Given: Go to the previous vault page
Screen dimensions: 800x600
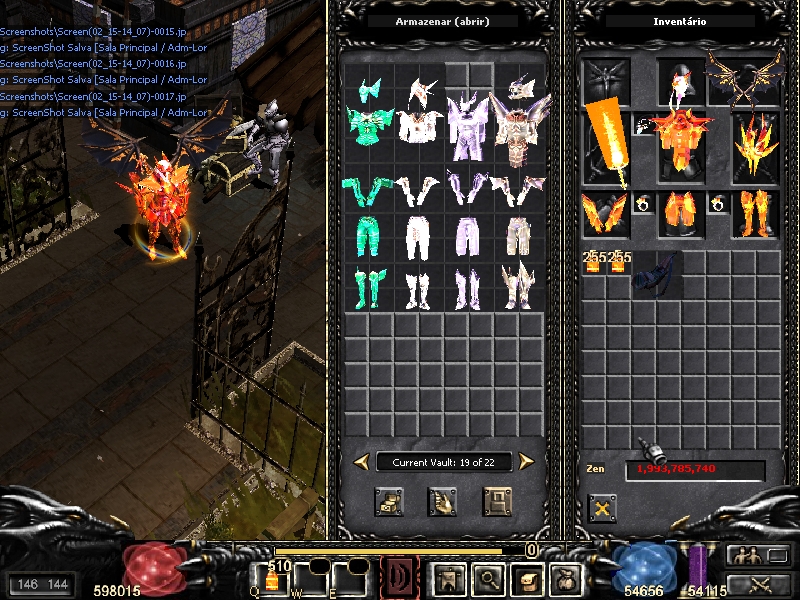Looking at the screenshot, I should [x=361, y=461].
